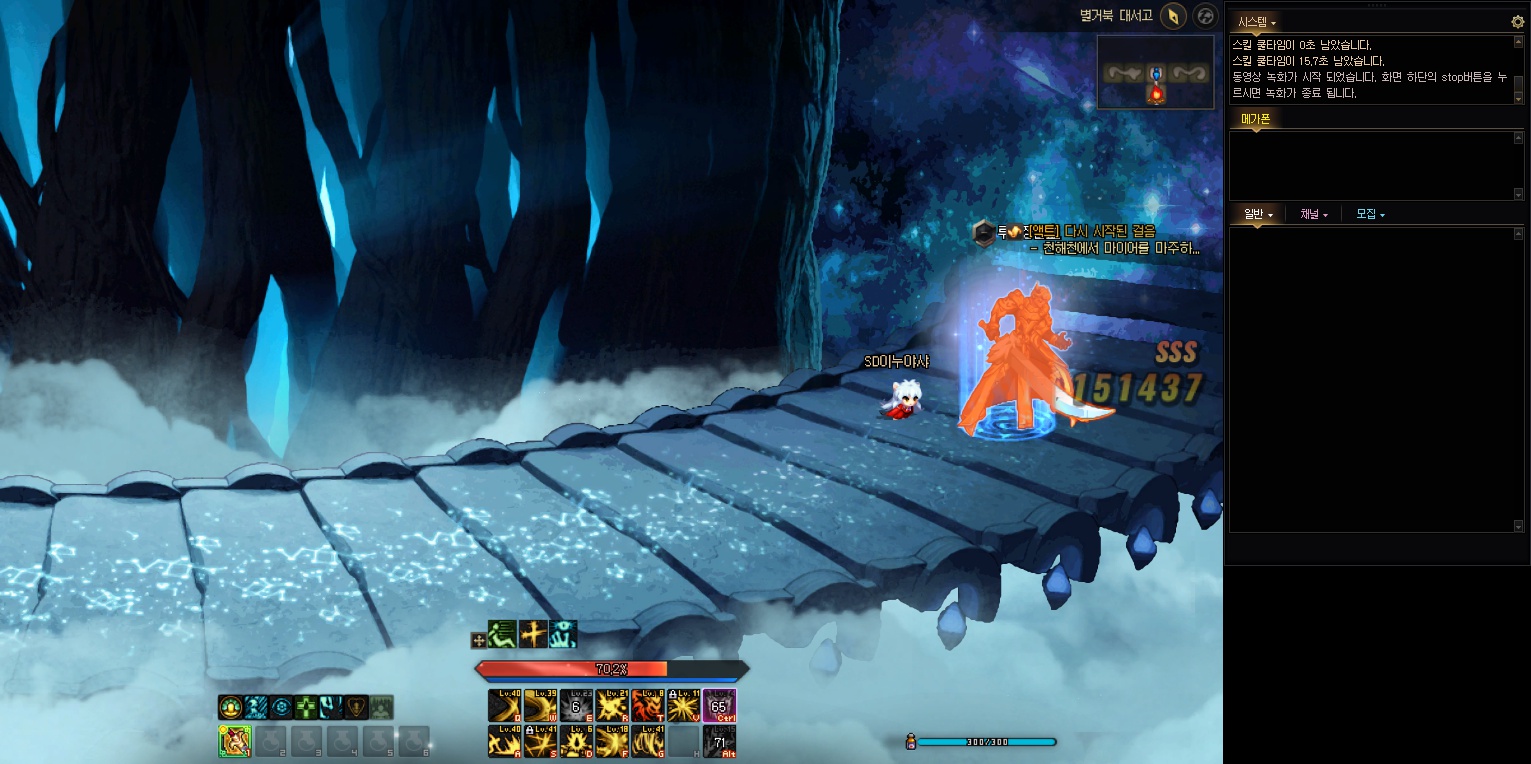The height and width of the screenshot is (764, 1531).
Task: Open the 시스템 chat tab dropdown
Action: tap(1257, 21)
